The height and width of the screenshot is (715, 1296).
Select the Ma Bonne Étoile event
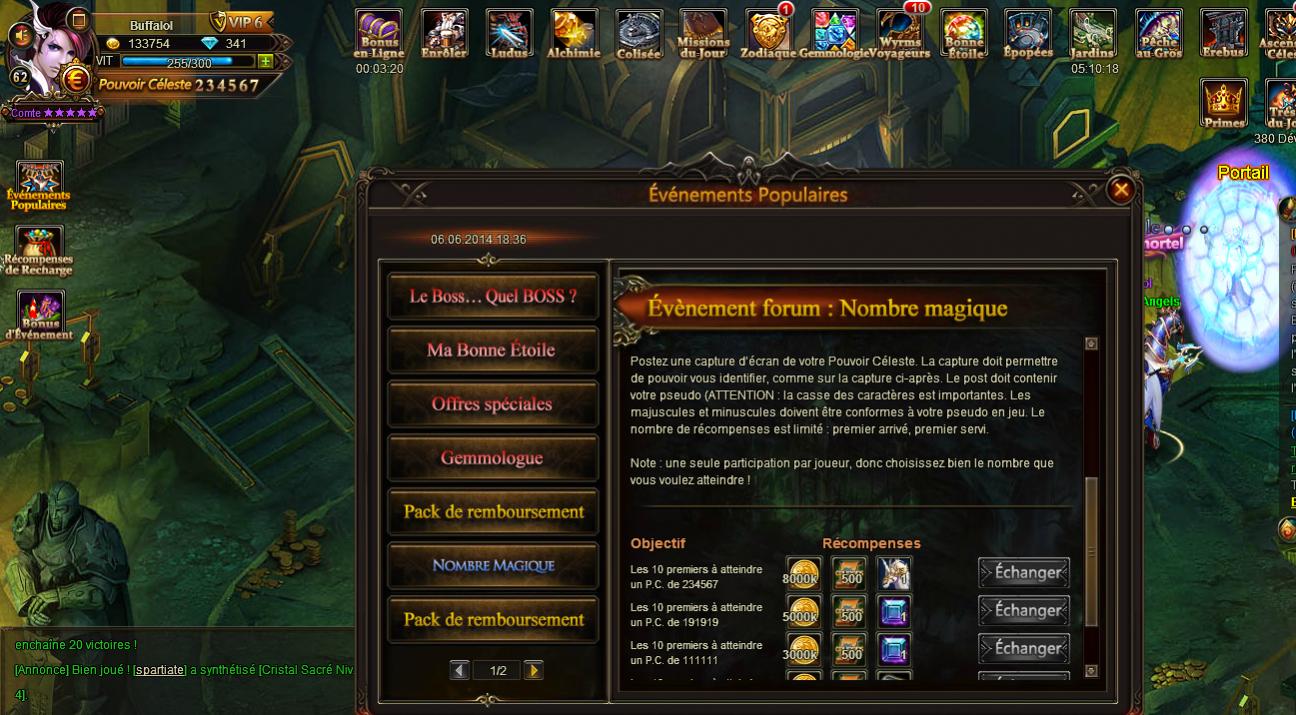coord(493,350)
